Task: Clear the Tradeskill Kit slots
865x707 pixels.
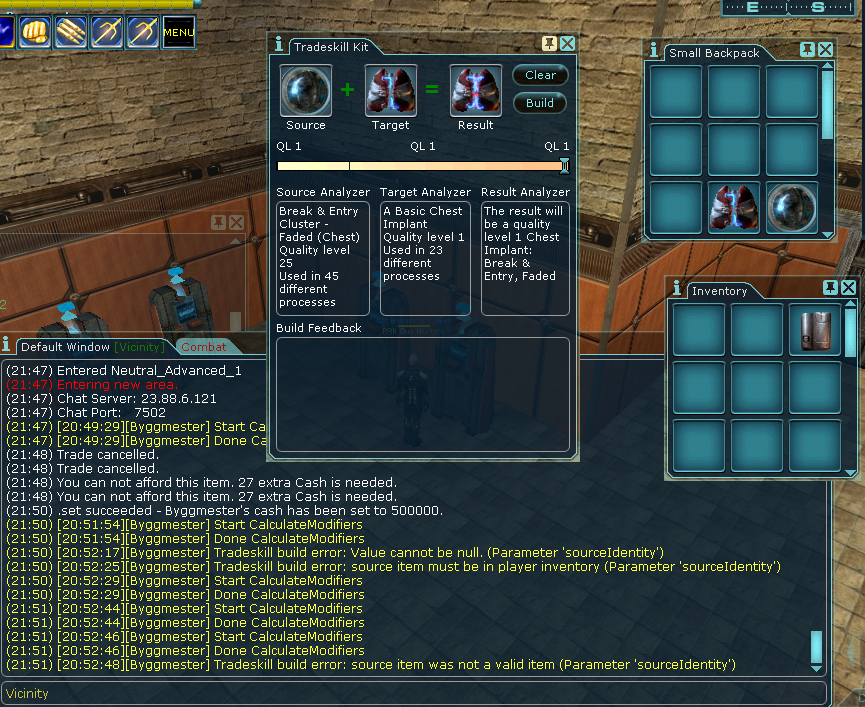Action: (x=540, y=75)
